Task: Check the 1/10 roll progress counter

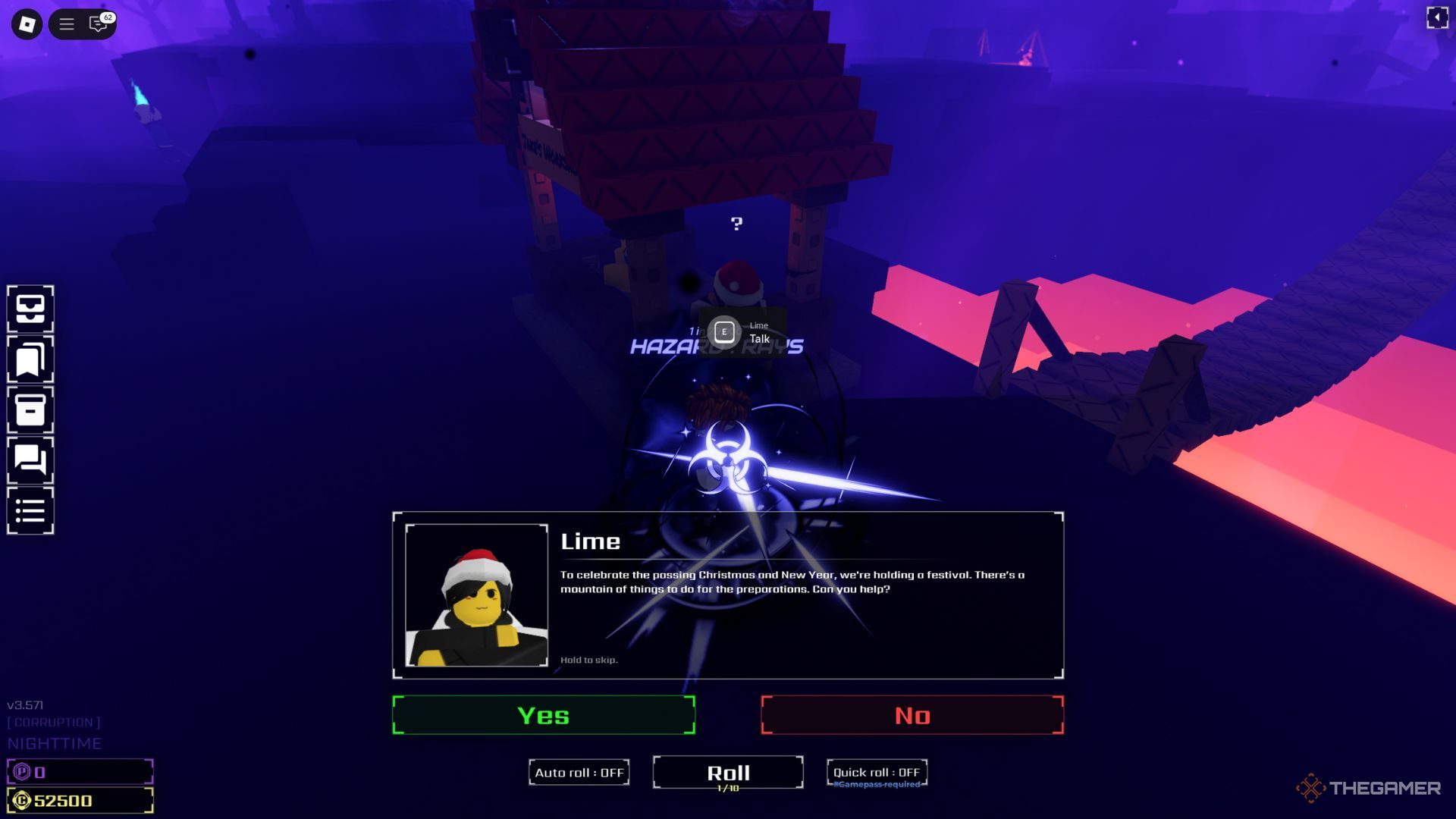Action: pos(727,789)
